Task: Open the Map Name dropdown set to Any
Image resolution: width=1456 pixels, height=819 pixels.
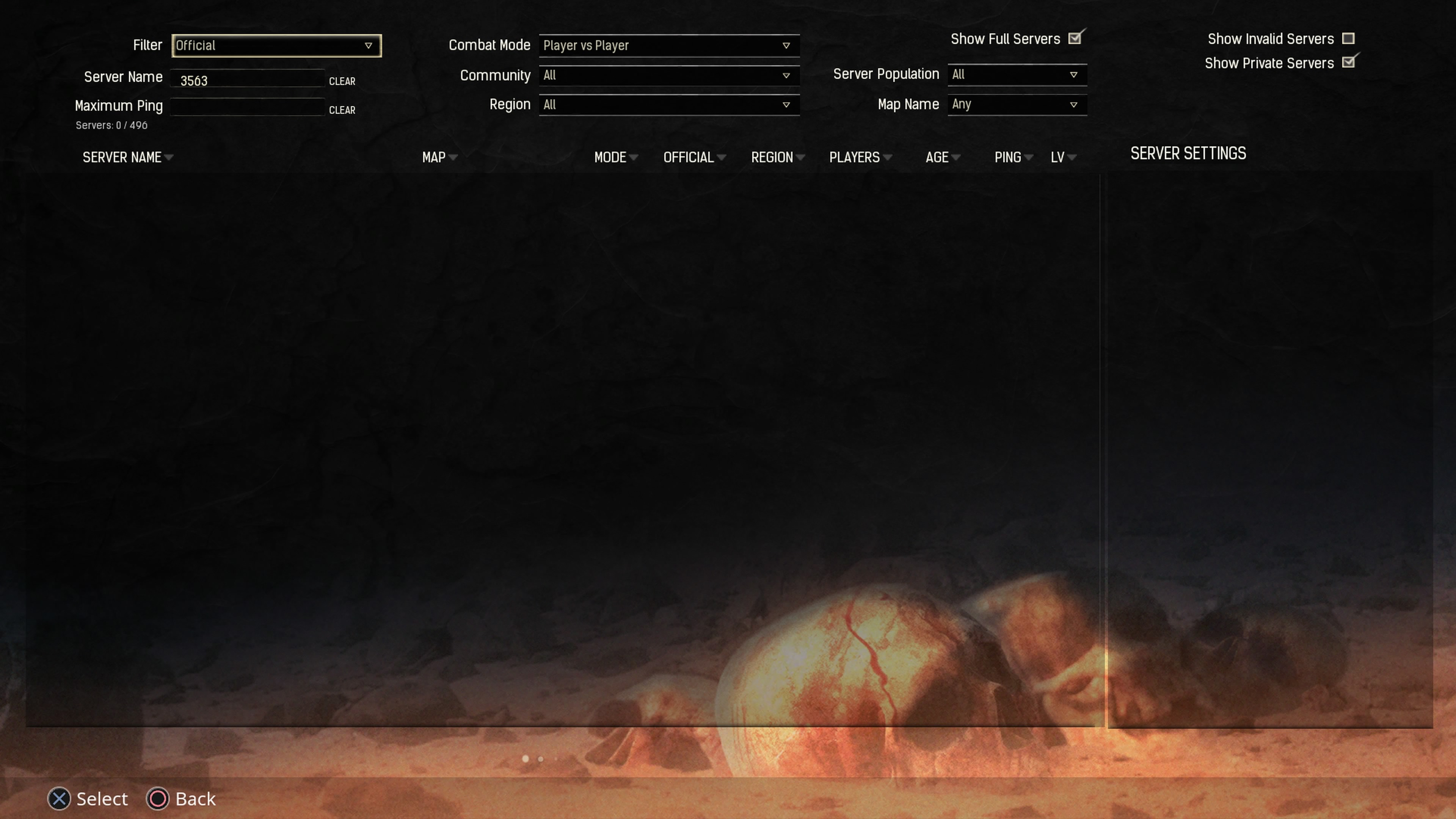Action: (x=1017, y=104)
